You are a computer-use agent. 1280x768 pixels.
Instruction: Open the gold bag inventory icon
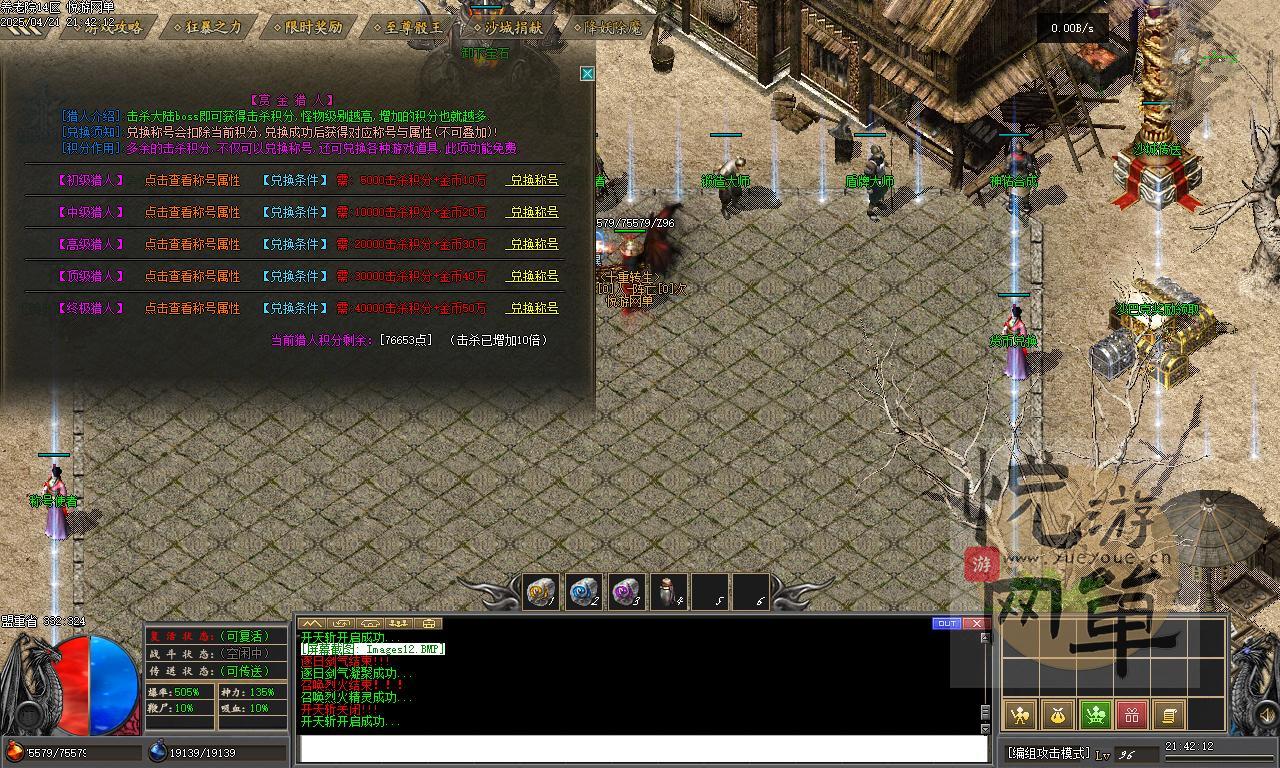click(x=1057, y=715)
